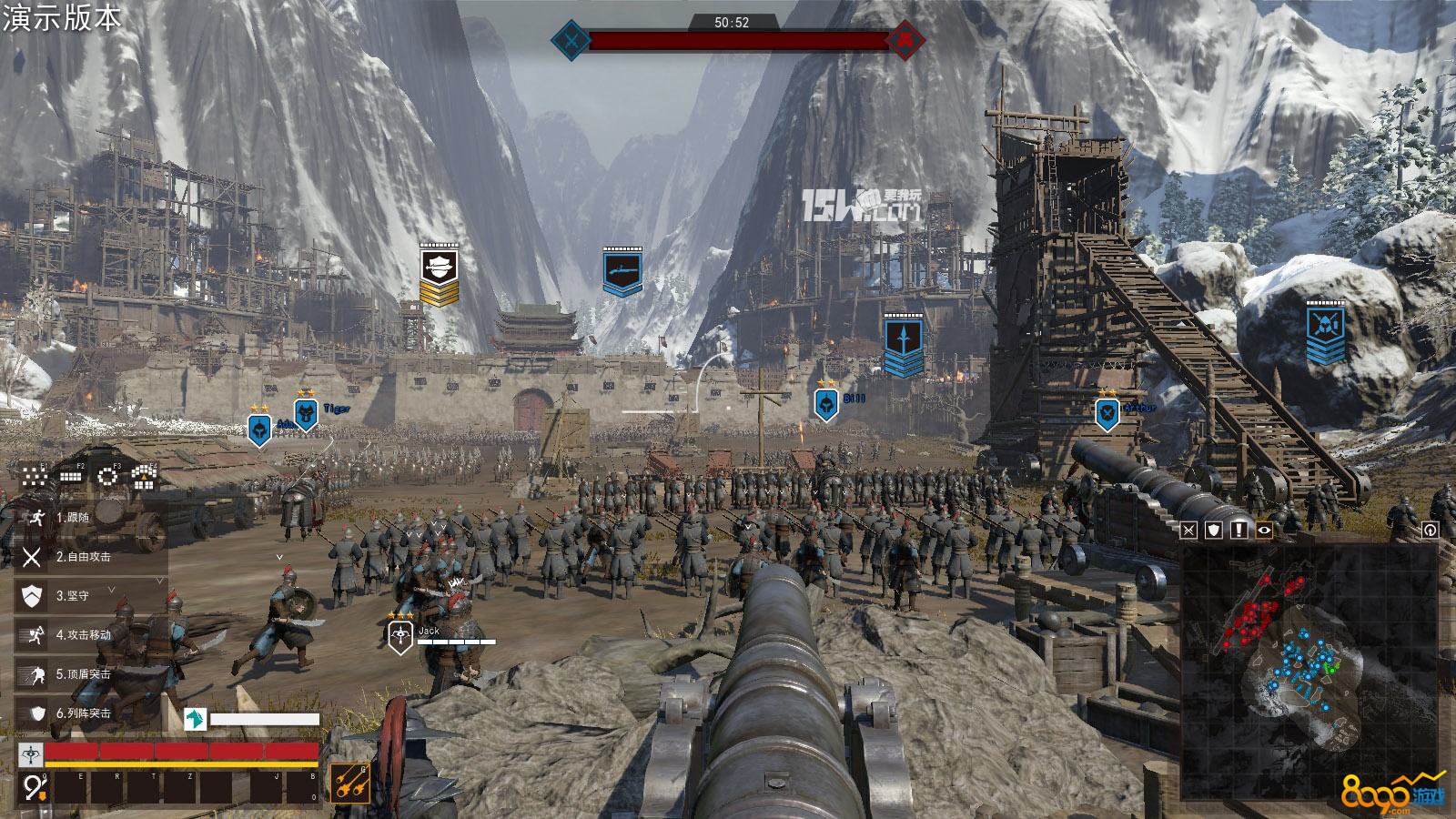Viewport: 1456px width, 819px height.
Task: Toggle the eye icon above the minimap
Action: coord(1264,531)
